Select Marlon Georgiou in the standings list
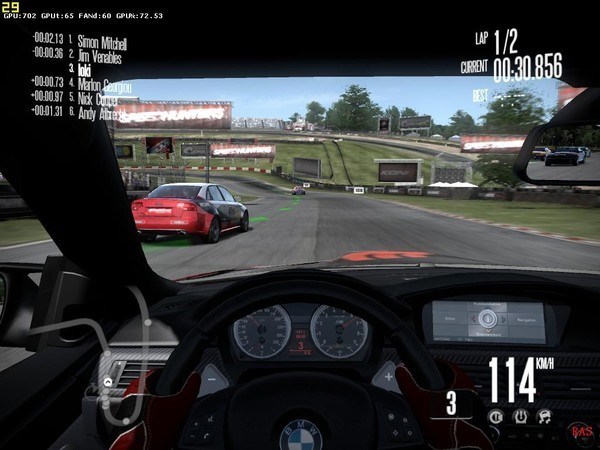This screenshot has height=450, width=600. tap(104, 84)
